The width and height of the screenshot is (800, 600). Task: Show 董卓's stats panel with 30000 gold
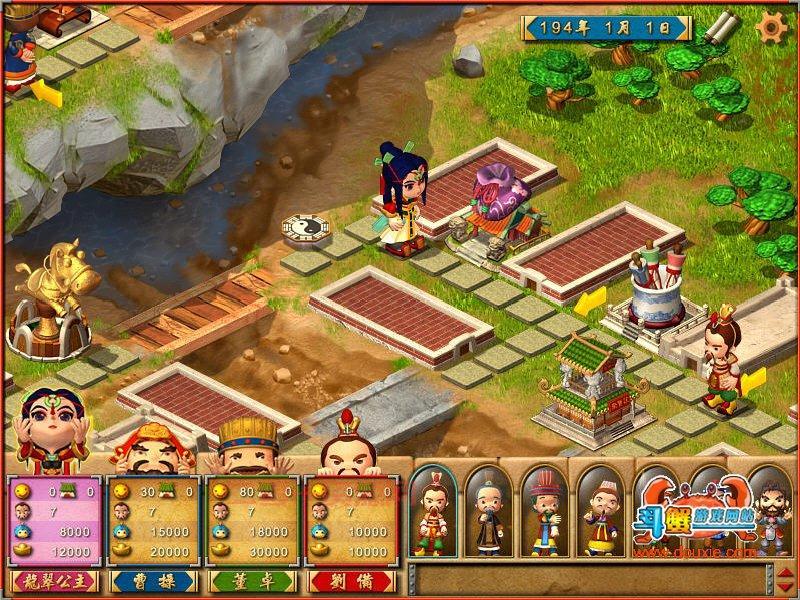251,520
